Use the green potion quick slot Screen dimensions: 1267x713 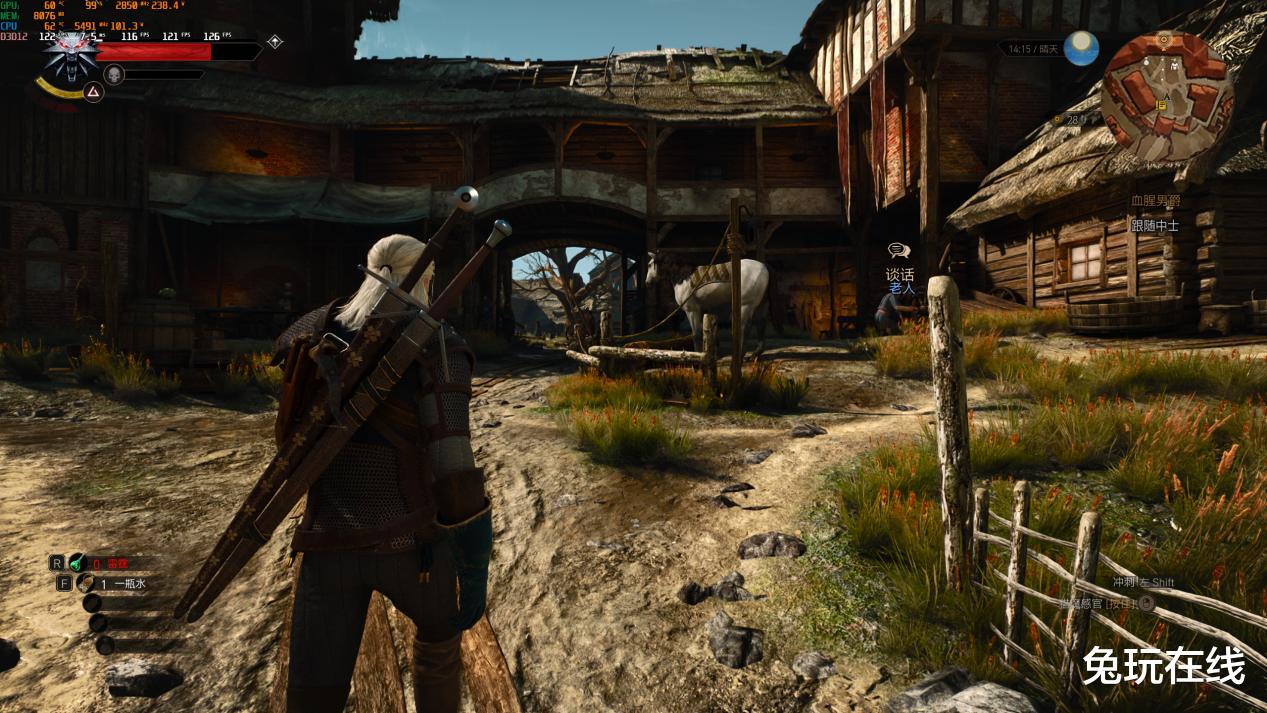78,563
